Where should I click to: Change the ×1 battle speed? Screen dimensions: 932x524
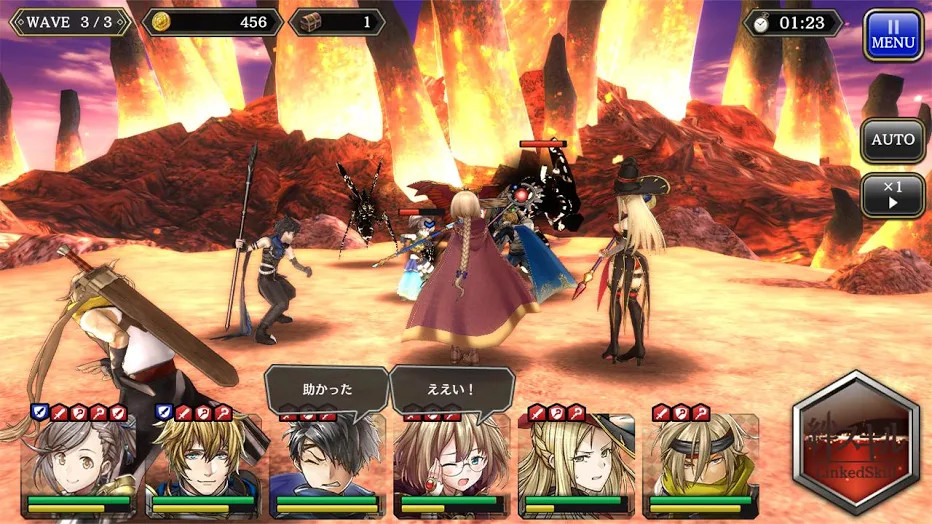pos(892,194)
